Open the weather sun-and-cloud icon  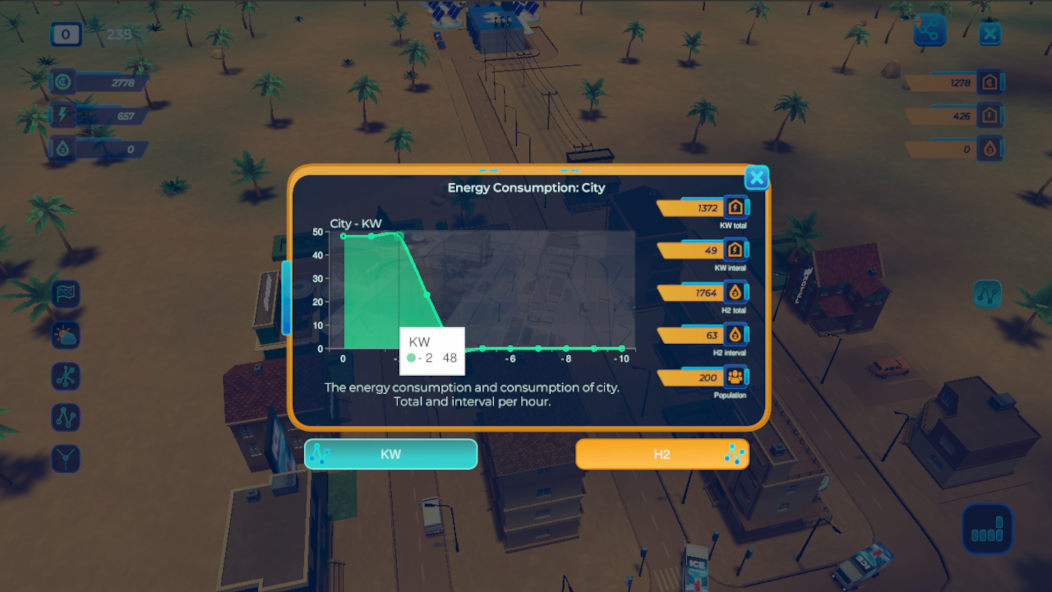(66, 335)
